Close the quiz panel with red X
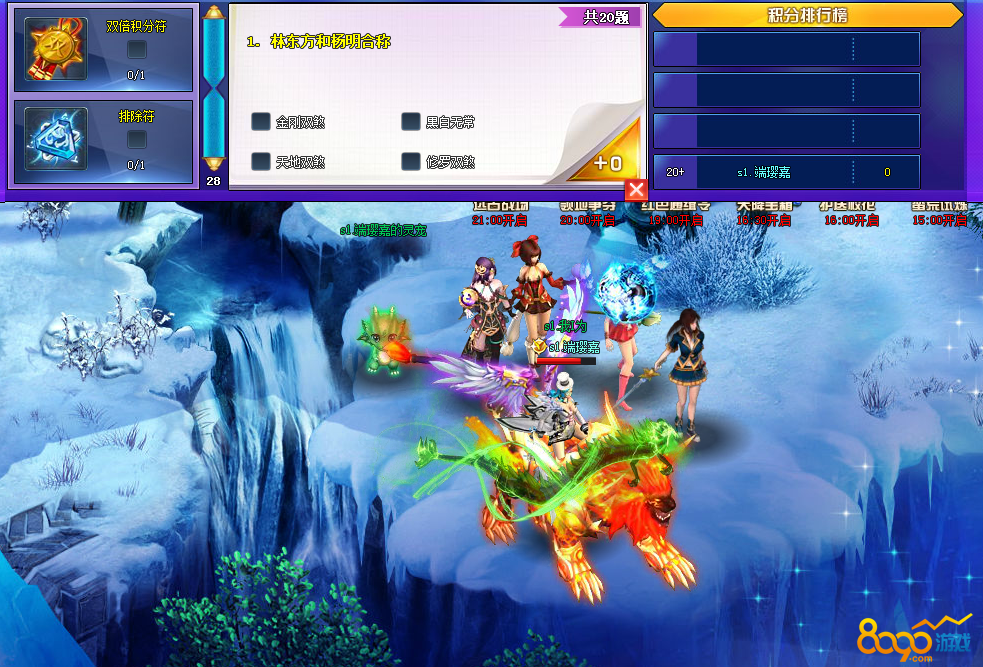 coord(636,190)
